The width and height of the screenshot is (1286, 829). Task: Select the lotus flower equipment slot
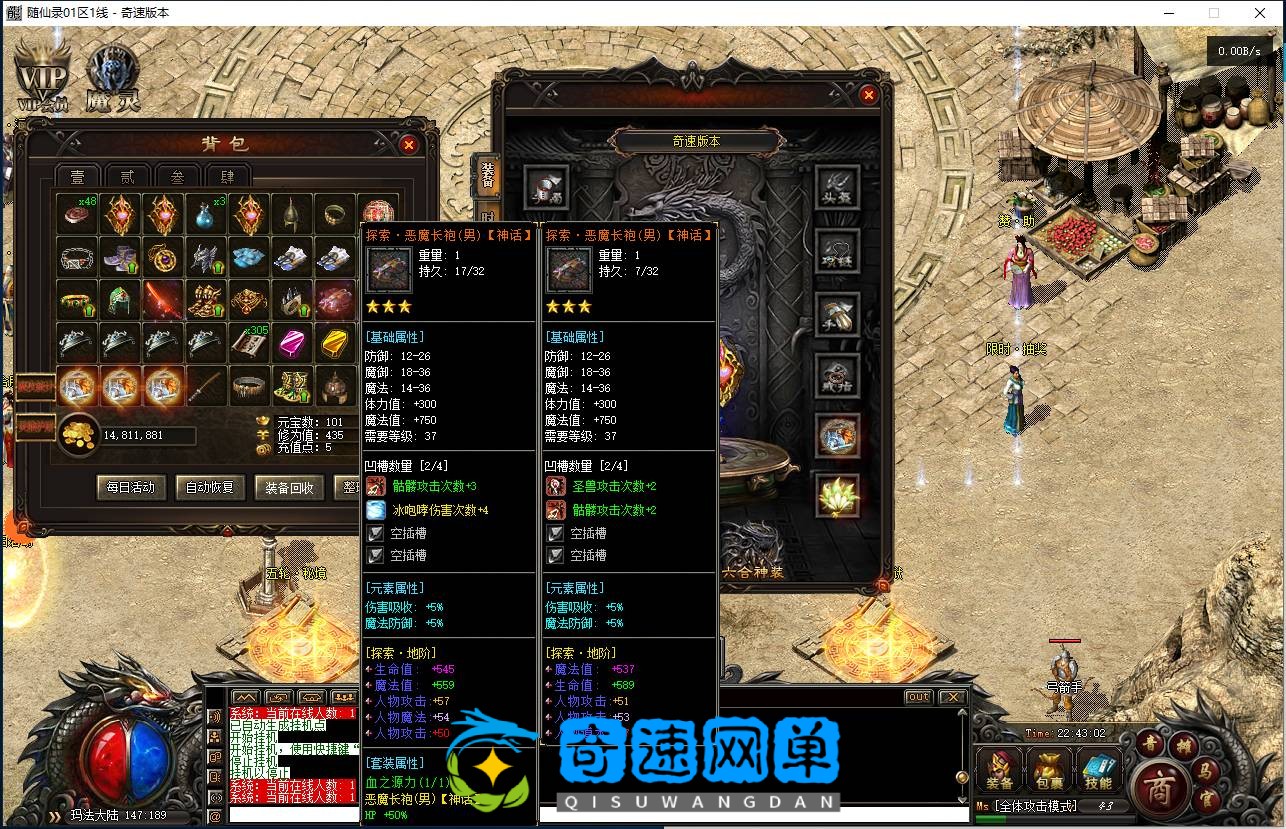(837, 495)
